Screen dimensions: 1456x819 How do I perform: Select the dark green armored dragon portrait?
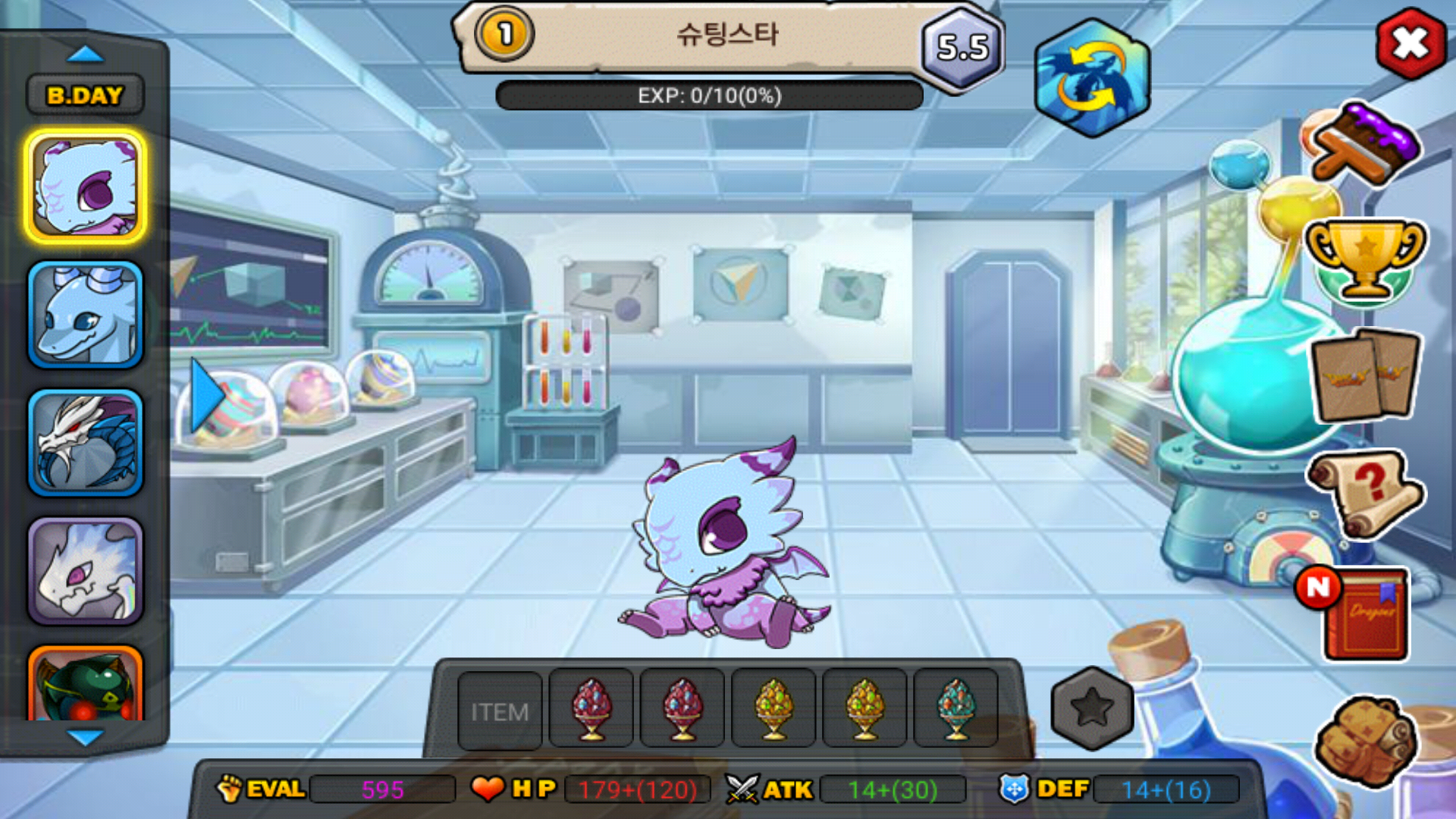coord(86,684)
